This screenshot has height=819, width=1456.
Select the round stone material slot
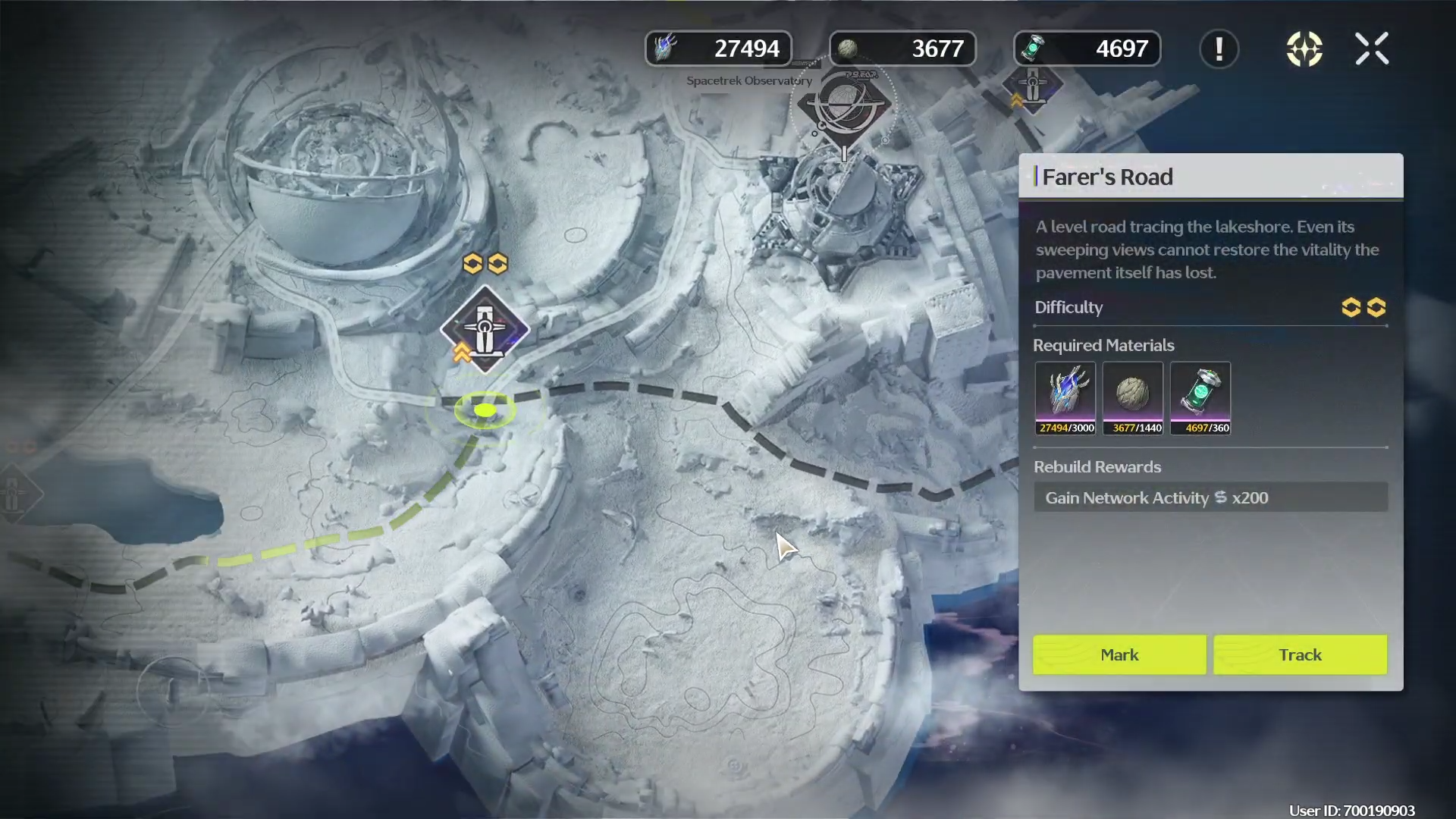pyautogui.click(x=1133, y=397)
